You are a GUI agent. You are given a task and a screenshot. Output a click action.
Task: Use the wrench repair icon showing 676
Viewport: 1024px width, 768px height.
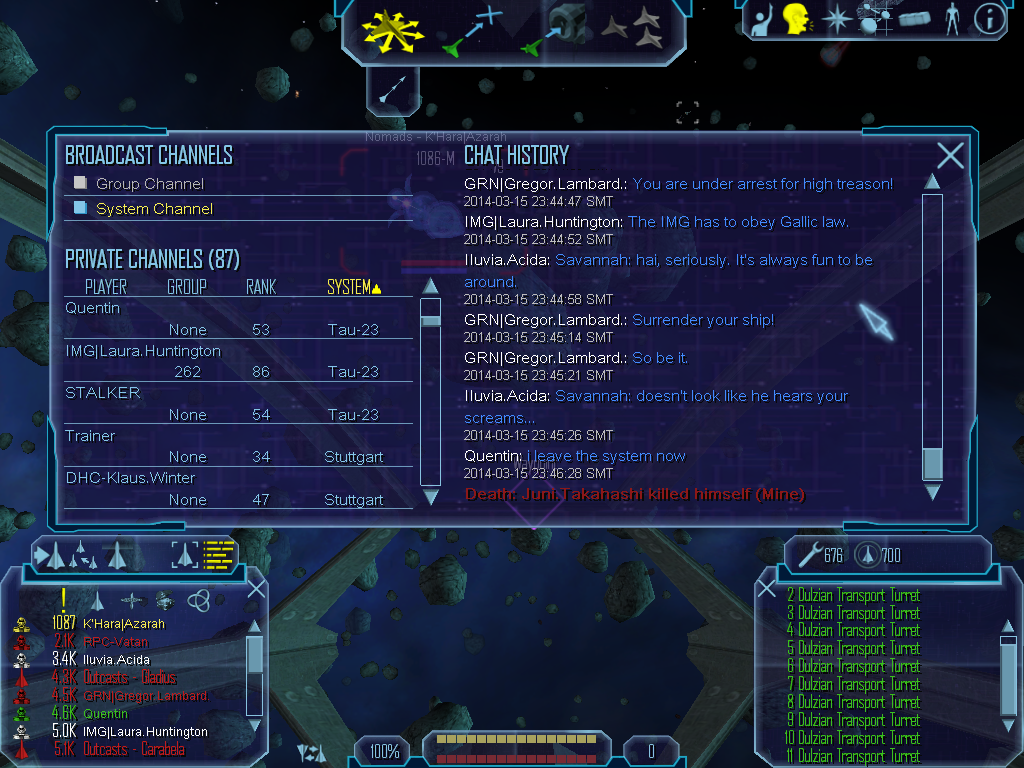point(810,554)
